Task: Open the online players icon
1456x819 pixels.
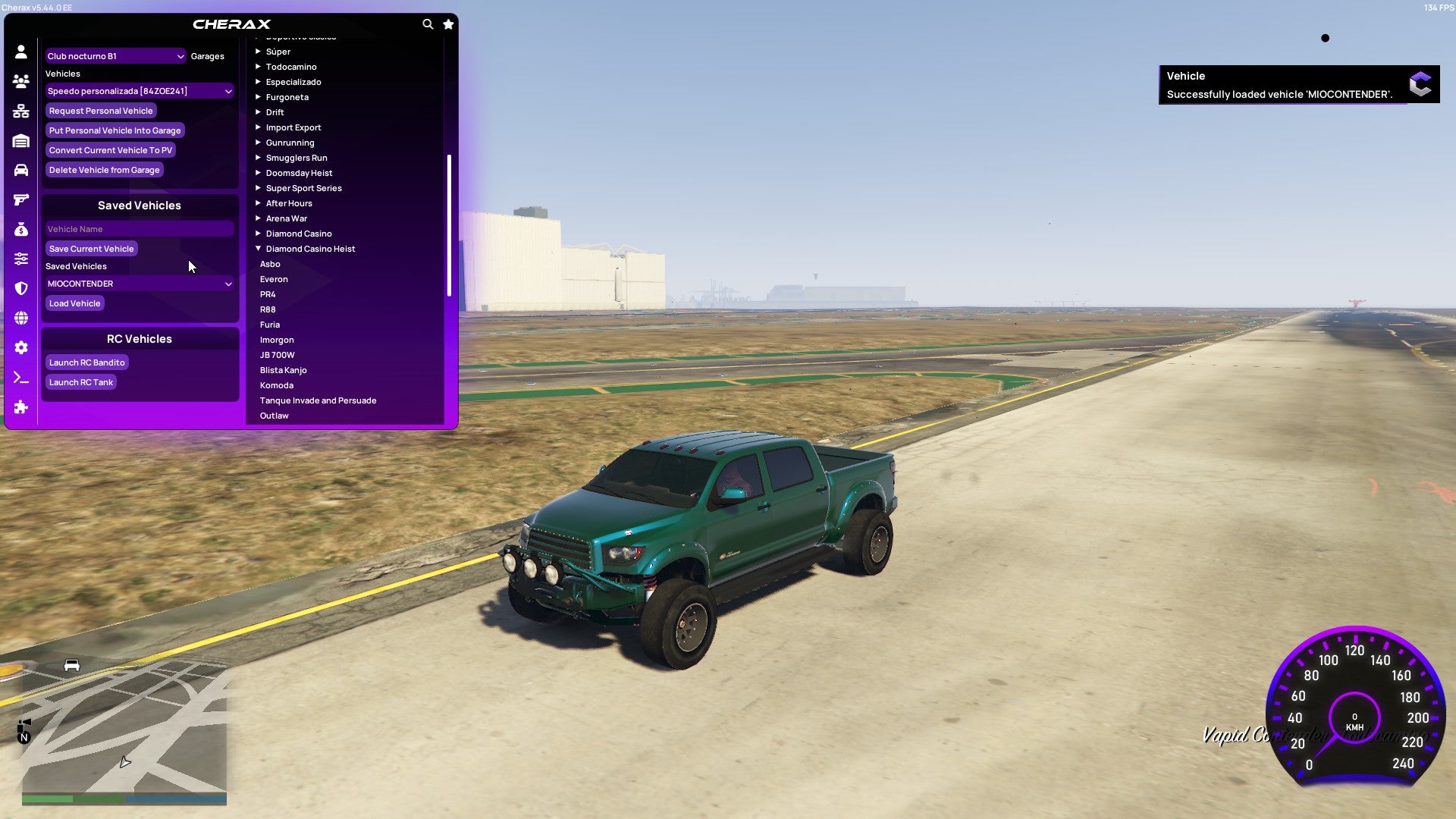Action: 20,80
